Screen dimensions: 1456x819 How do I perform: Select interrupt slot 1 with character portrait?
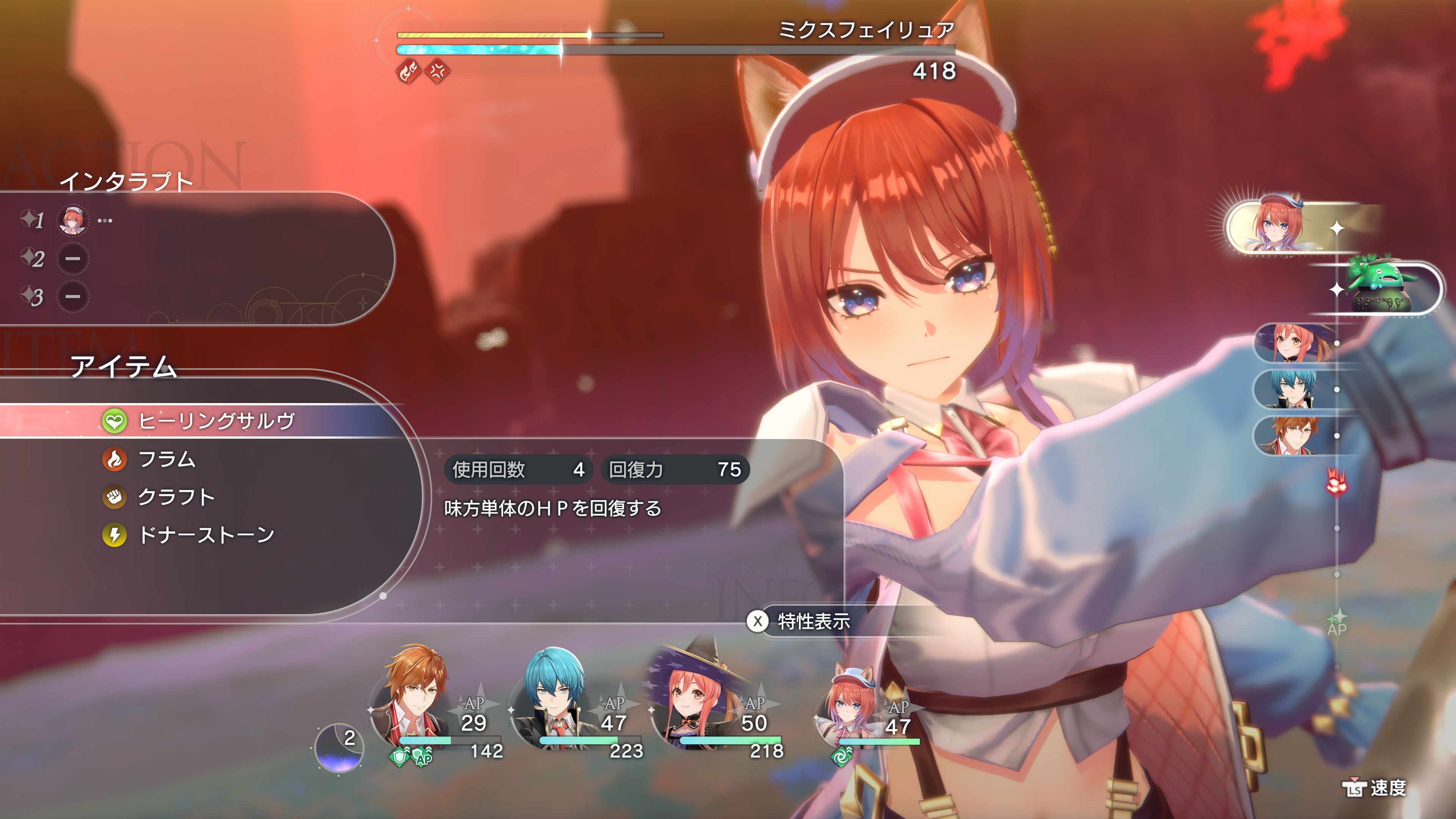tap(73, 220)
